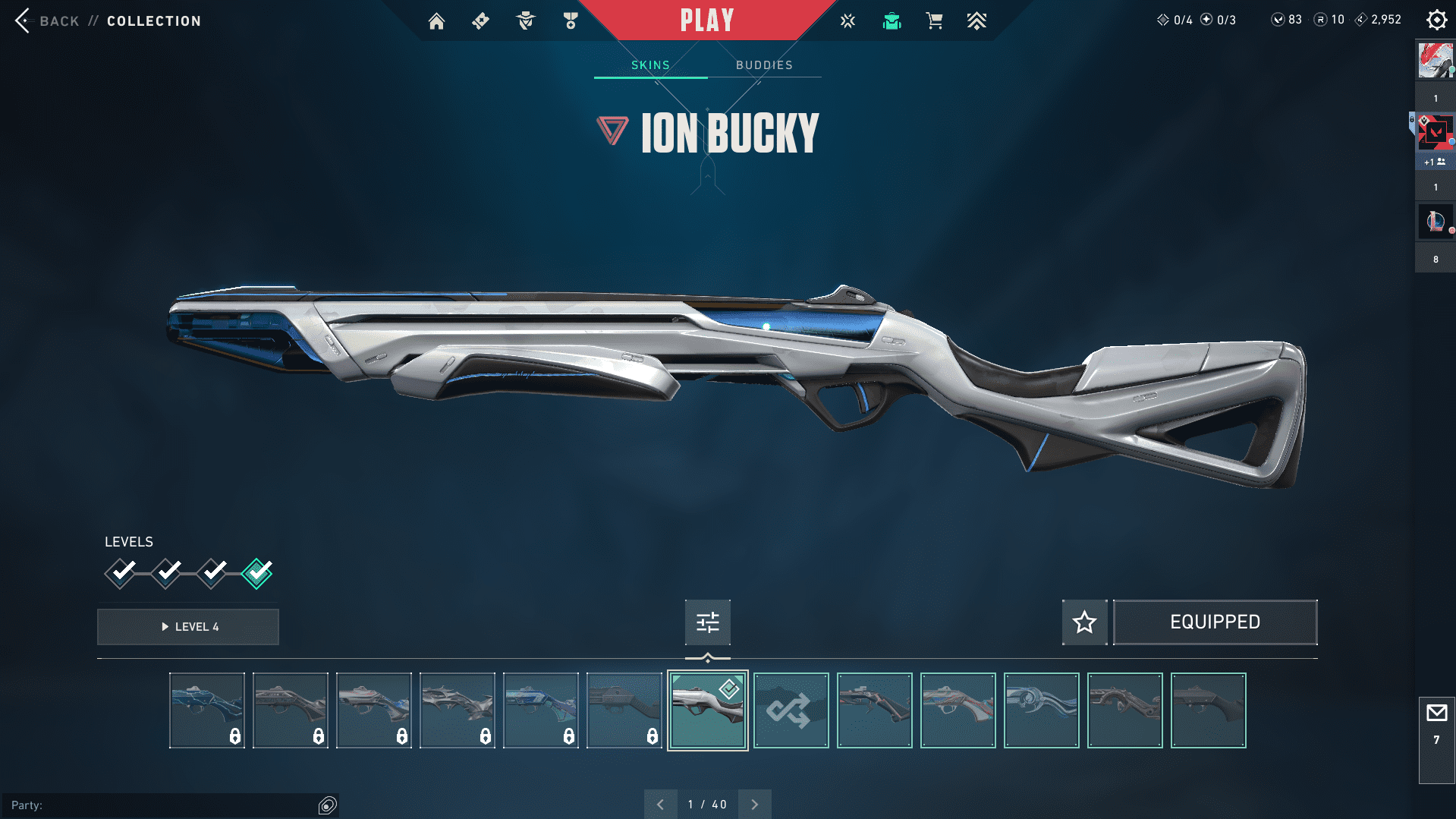
Task: Open the mail inbox
Action: pyautogui.click(x=1436, y=713)
